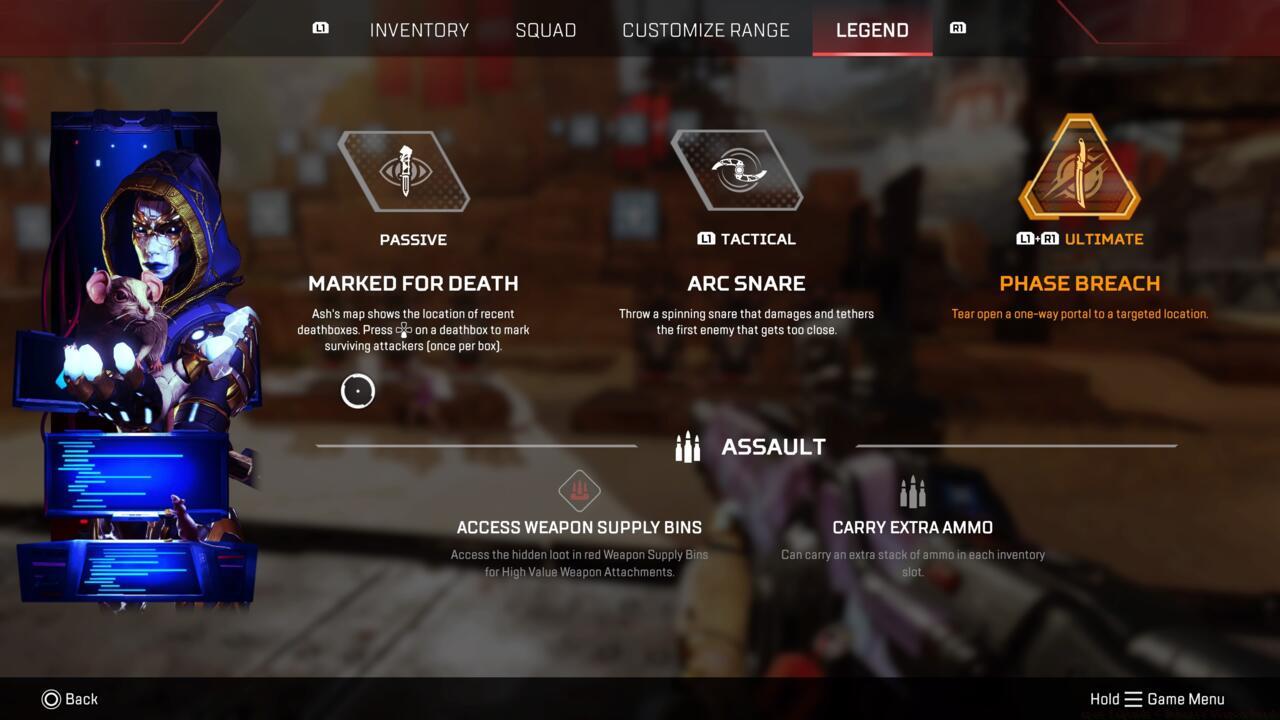Viewport: 1280px width, 720px height.
Task: Click the Carry Extra Ammo perk icon
Action: click(913, 490)
